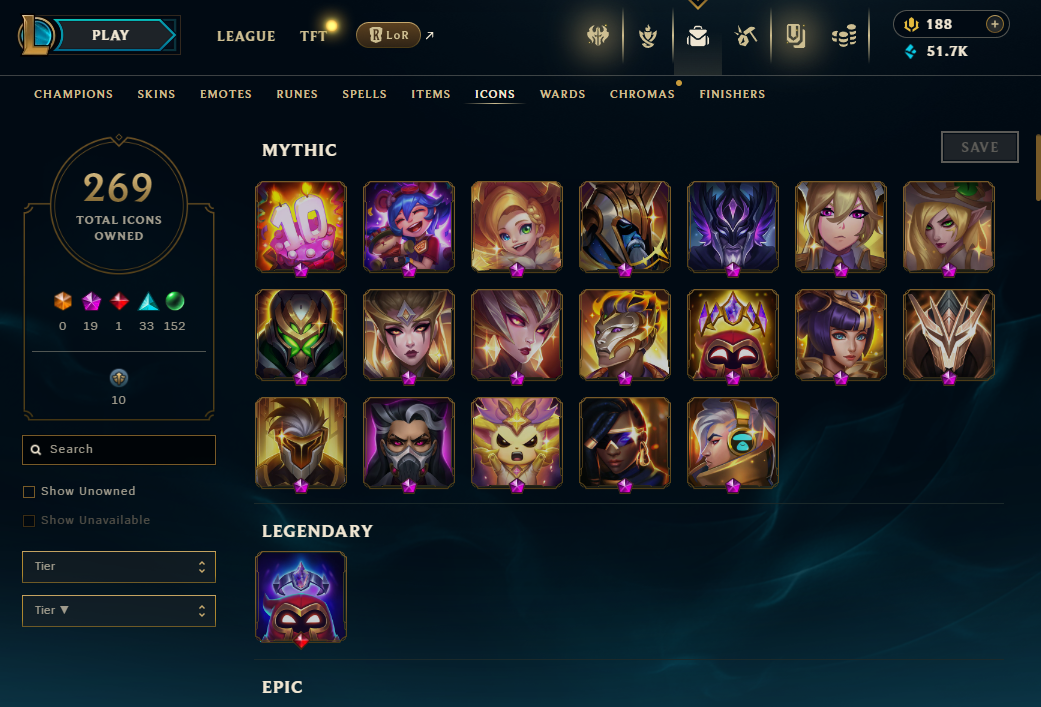Show the Chromas tab

pyautogui.click(x=642, y=94)
